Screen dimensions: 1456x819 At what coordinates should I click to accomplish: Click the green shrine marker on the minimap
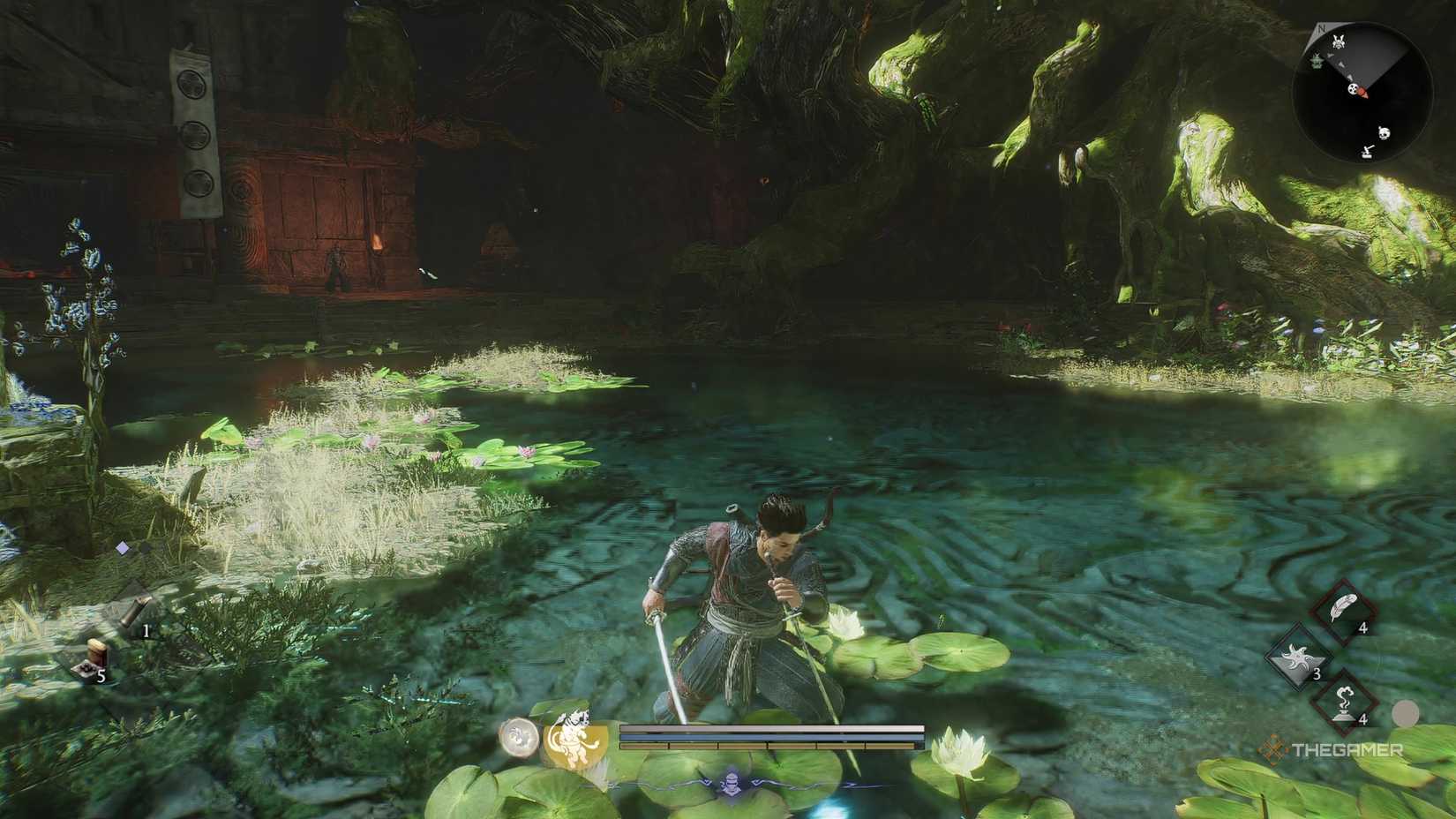[1317, 60]
